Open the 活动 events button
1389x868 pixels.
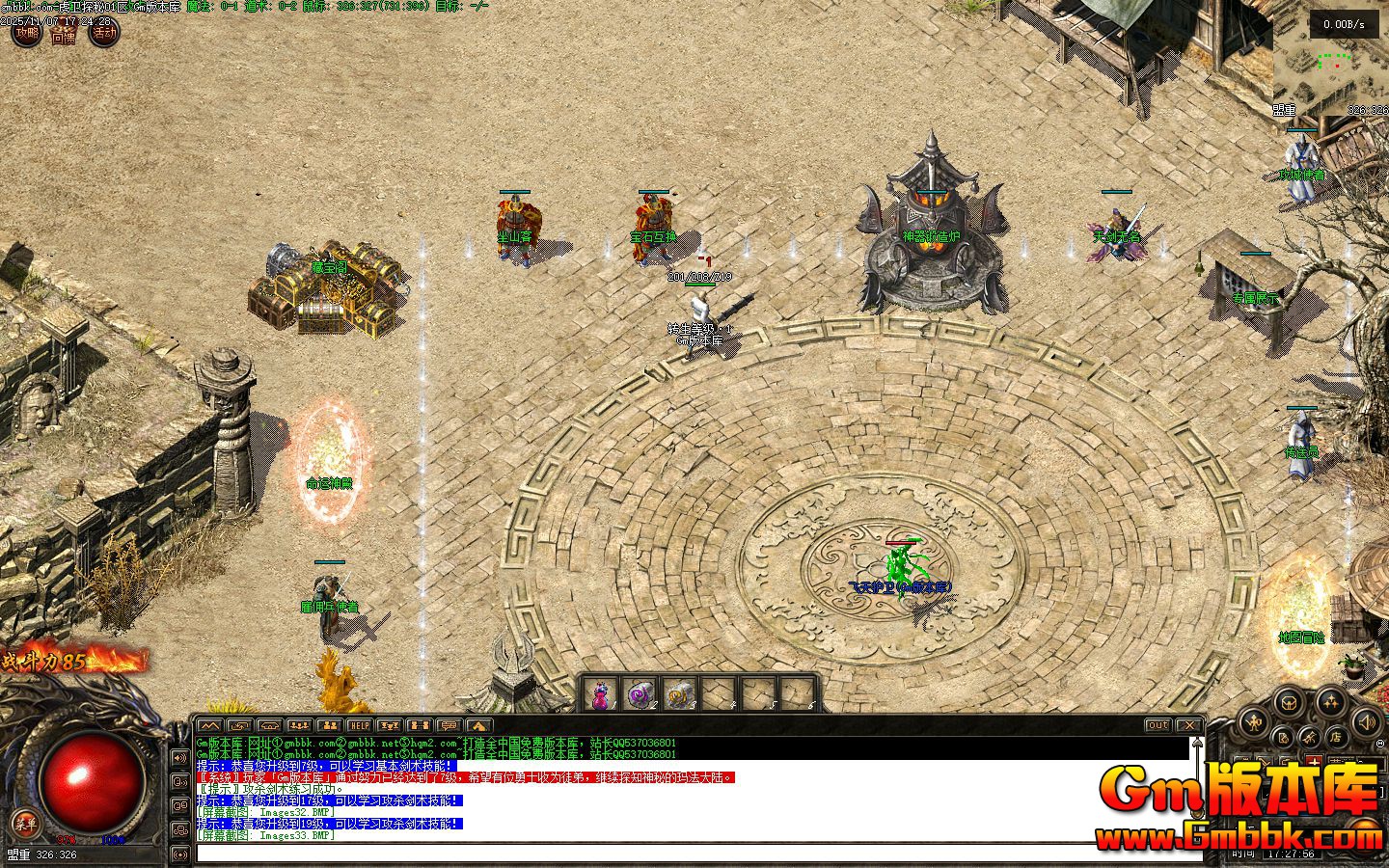coord(103,34)
